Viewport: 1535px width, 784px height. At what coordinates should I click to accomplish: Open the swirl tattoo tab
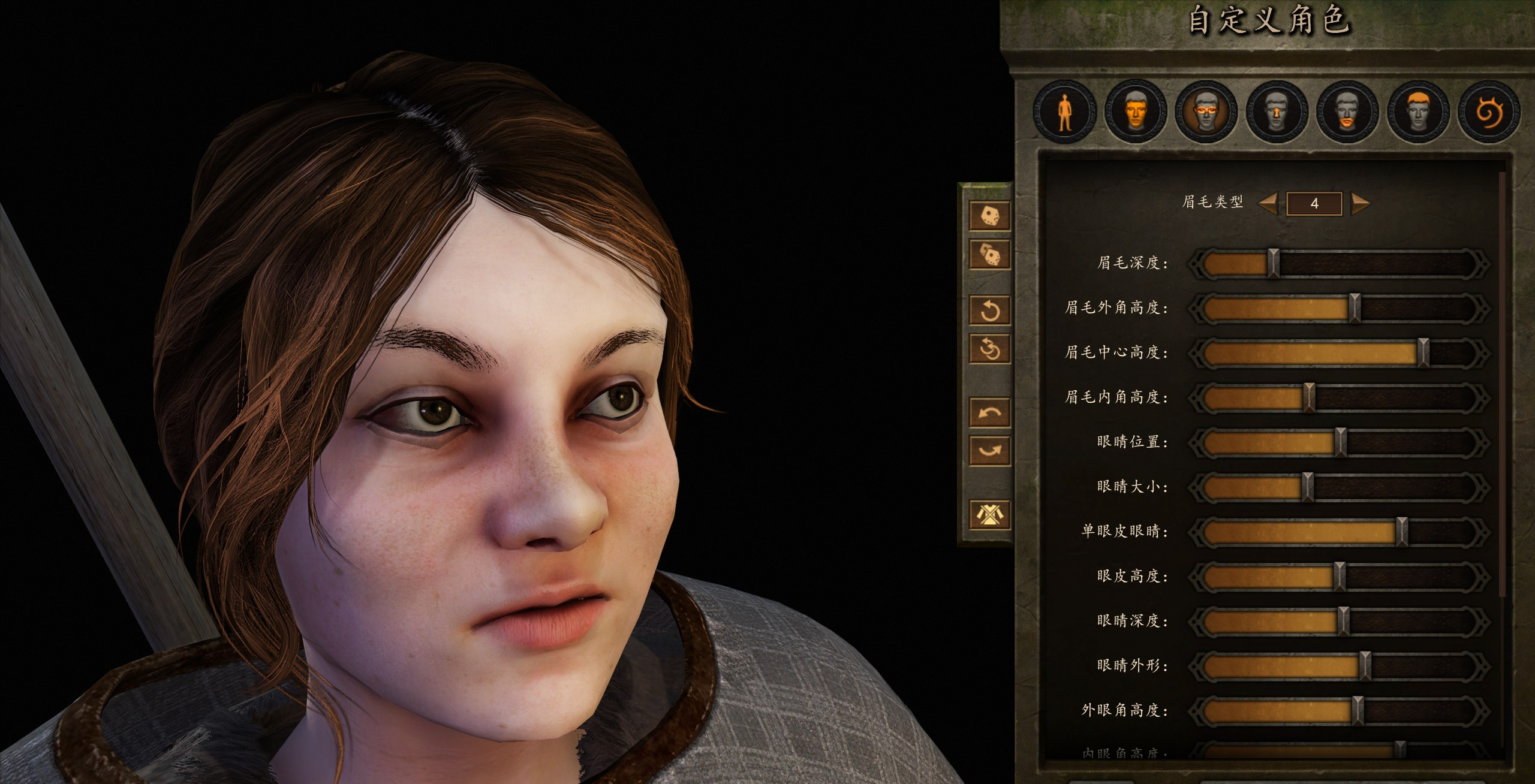(x=1489, y=112)
